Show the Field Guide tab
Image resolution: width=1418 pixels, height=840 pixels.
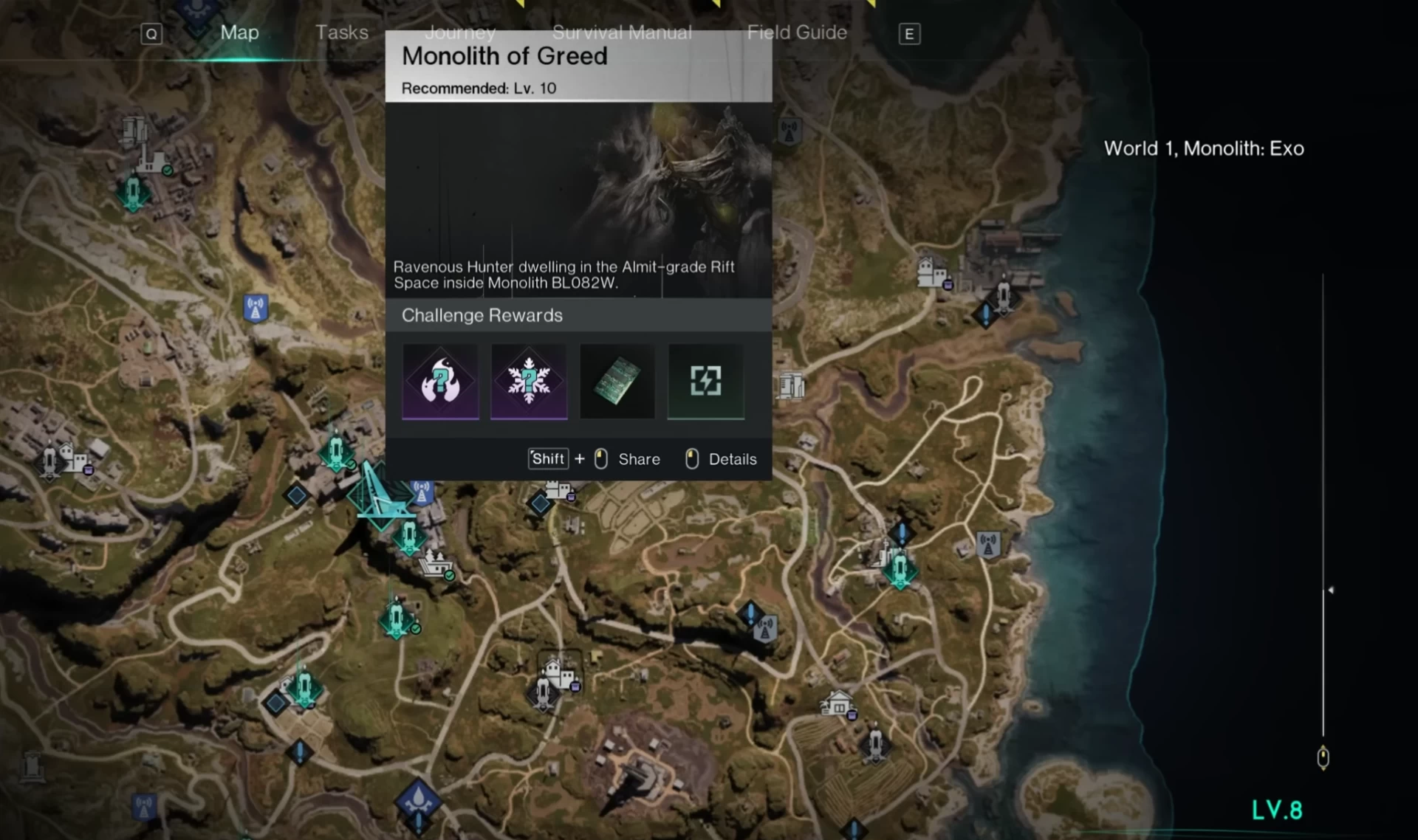coord(797,32)
